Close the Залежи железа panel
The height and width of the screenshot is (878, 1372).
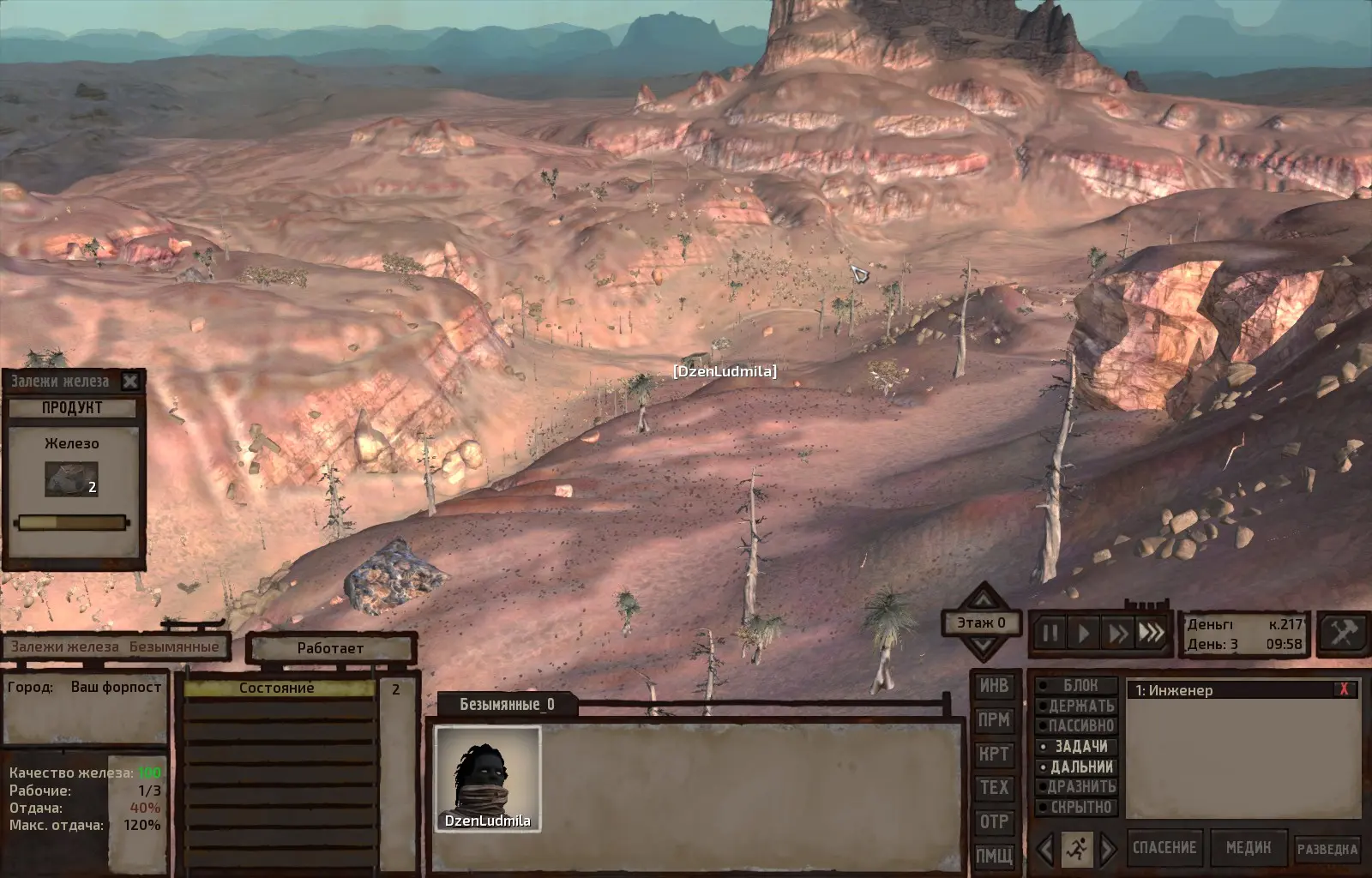(x=130, y=382)
